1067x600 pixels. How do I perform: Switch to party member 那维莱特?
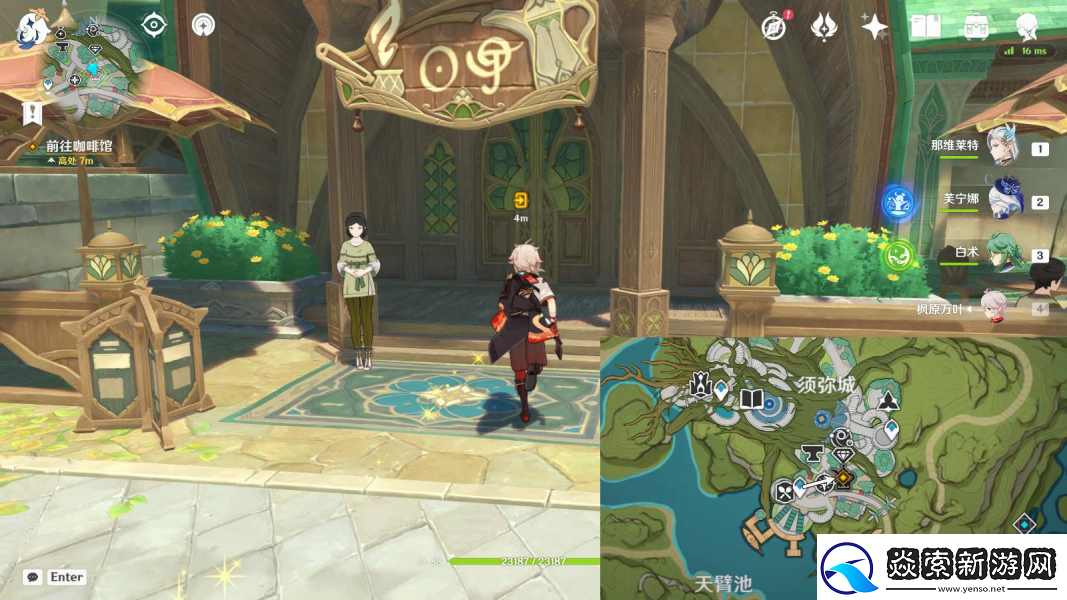(1000, 148)
